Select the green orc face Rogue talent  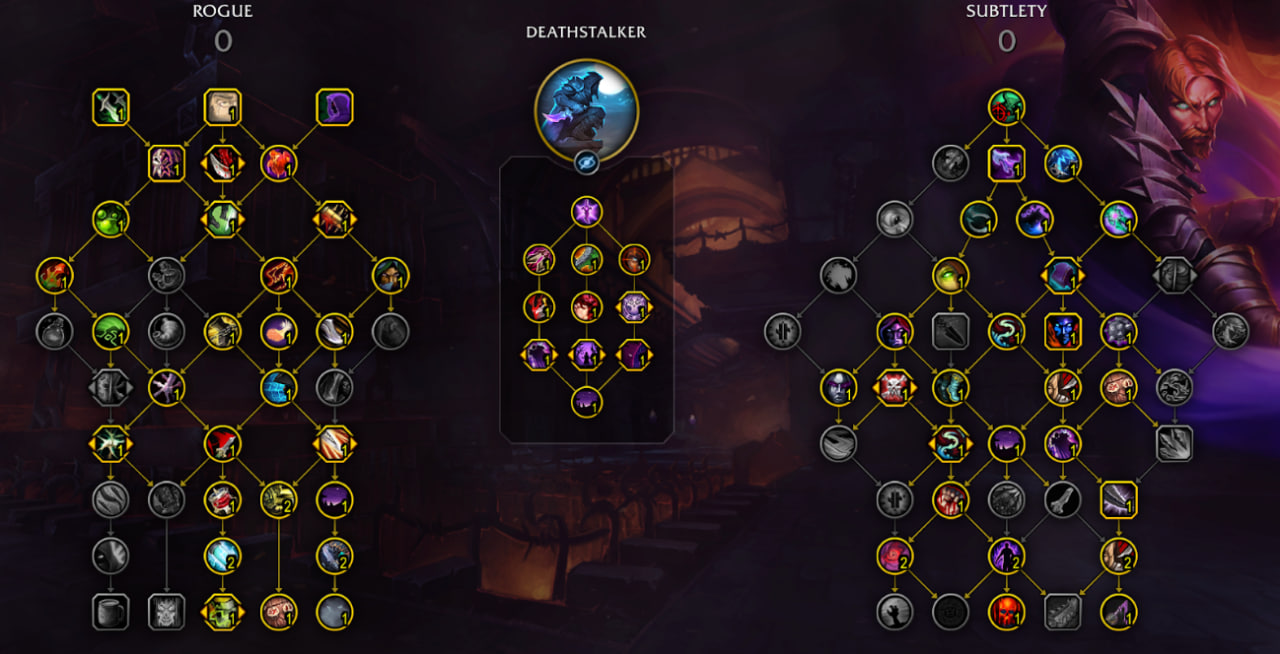point(222,611)
